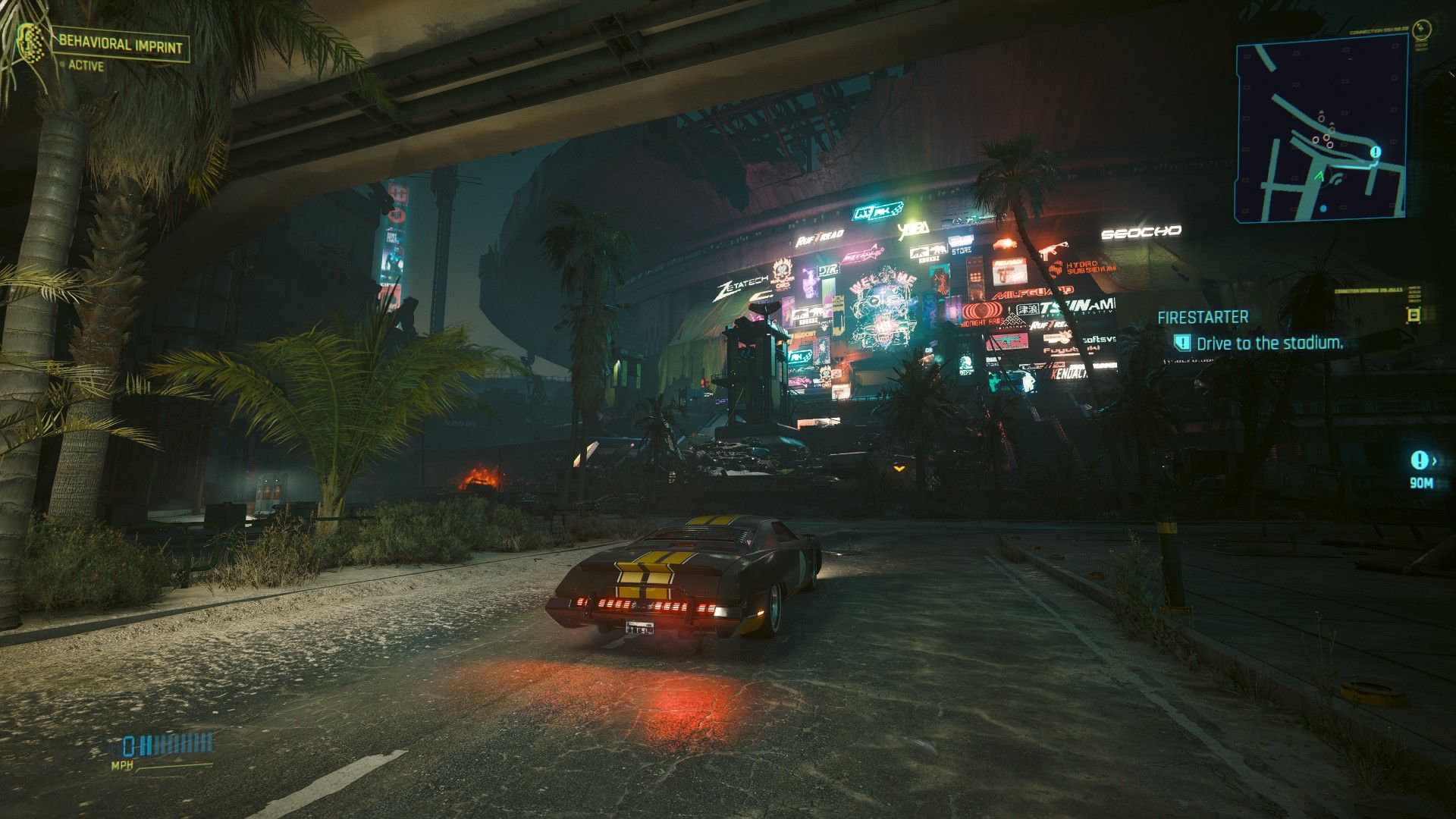Expand the FIRESTARTER quest details
1456x819 pixels.
click(1203, 318)
